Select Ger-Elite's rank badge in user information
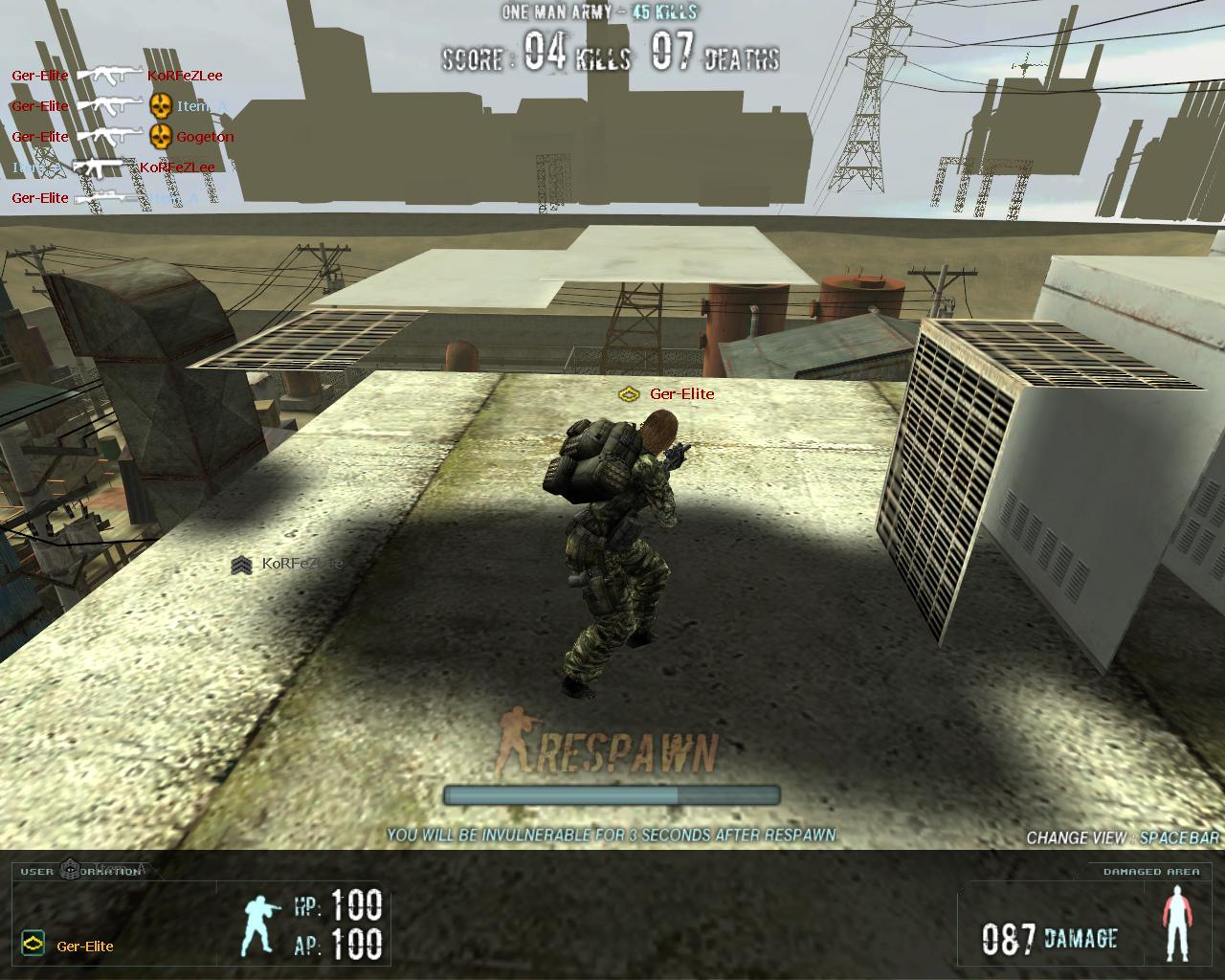This screenshot has width=1225, height=980. pos(33,945)
